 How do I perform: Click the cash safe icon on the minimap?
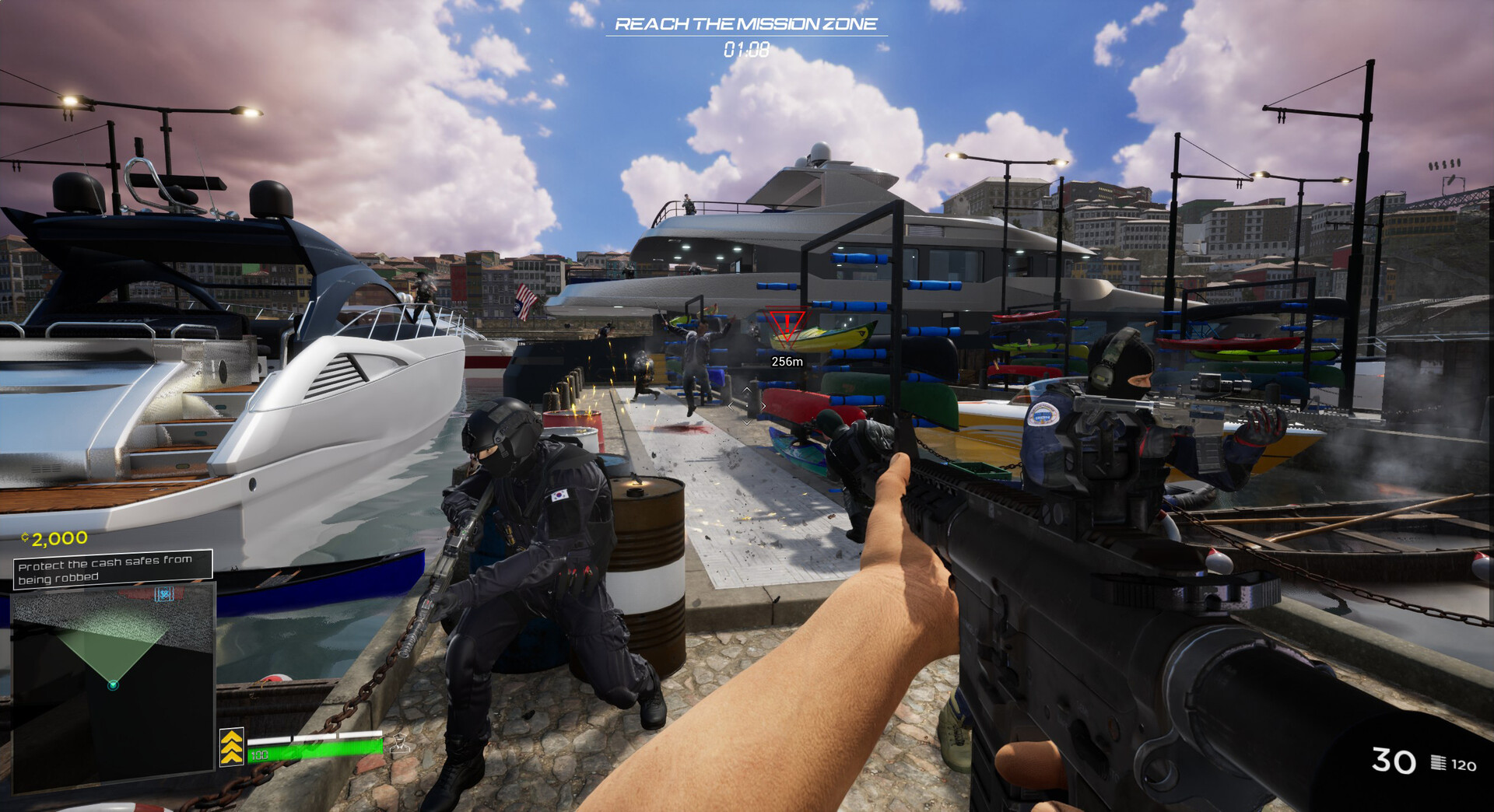(164, 595)
